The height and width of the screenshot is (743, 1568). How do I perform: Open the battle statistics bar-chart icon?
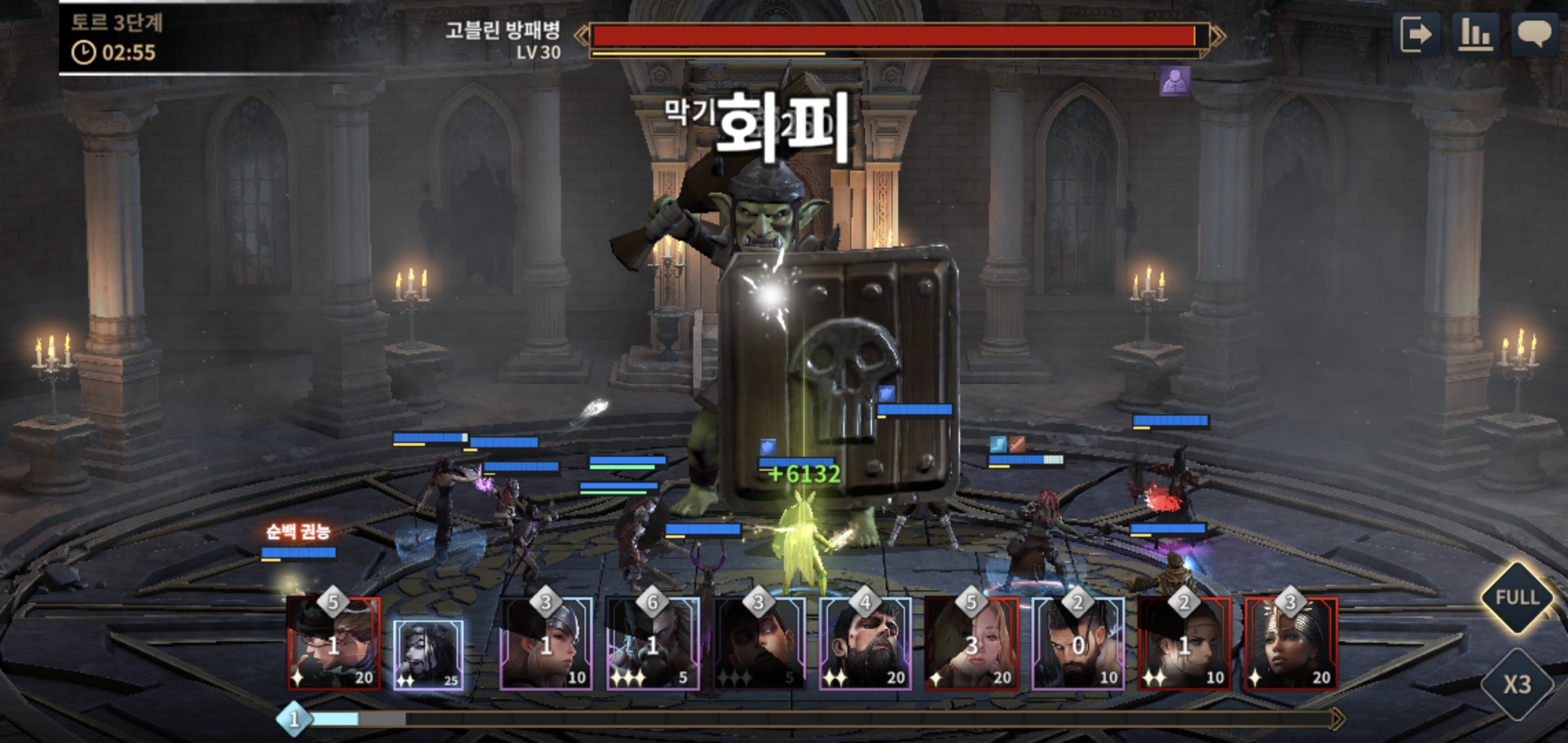click(1474, 34)
